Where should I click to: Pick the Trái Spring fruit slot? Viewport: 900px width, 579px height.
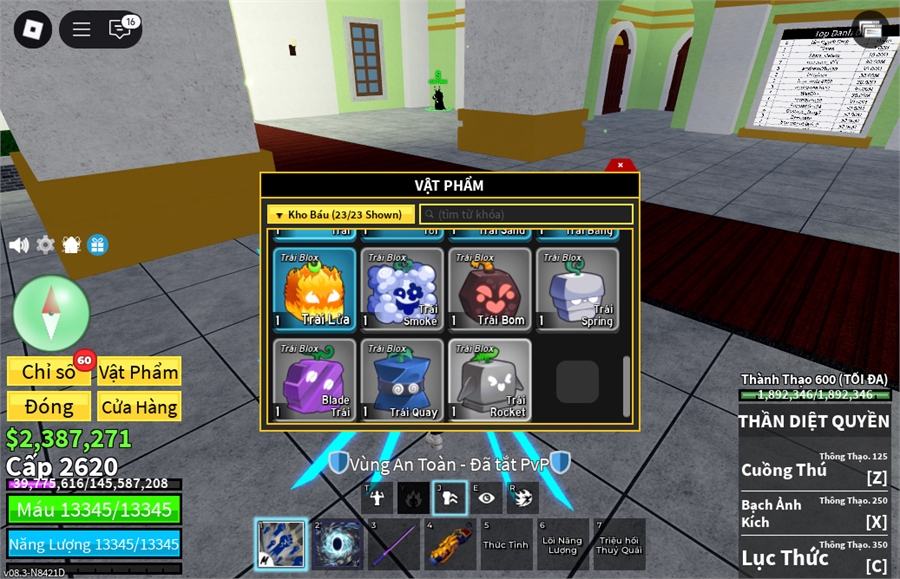[576, 289]
